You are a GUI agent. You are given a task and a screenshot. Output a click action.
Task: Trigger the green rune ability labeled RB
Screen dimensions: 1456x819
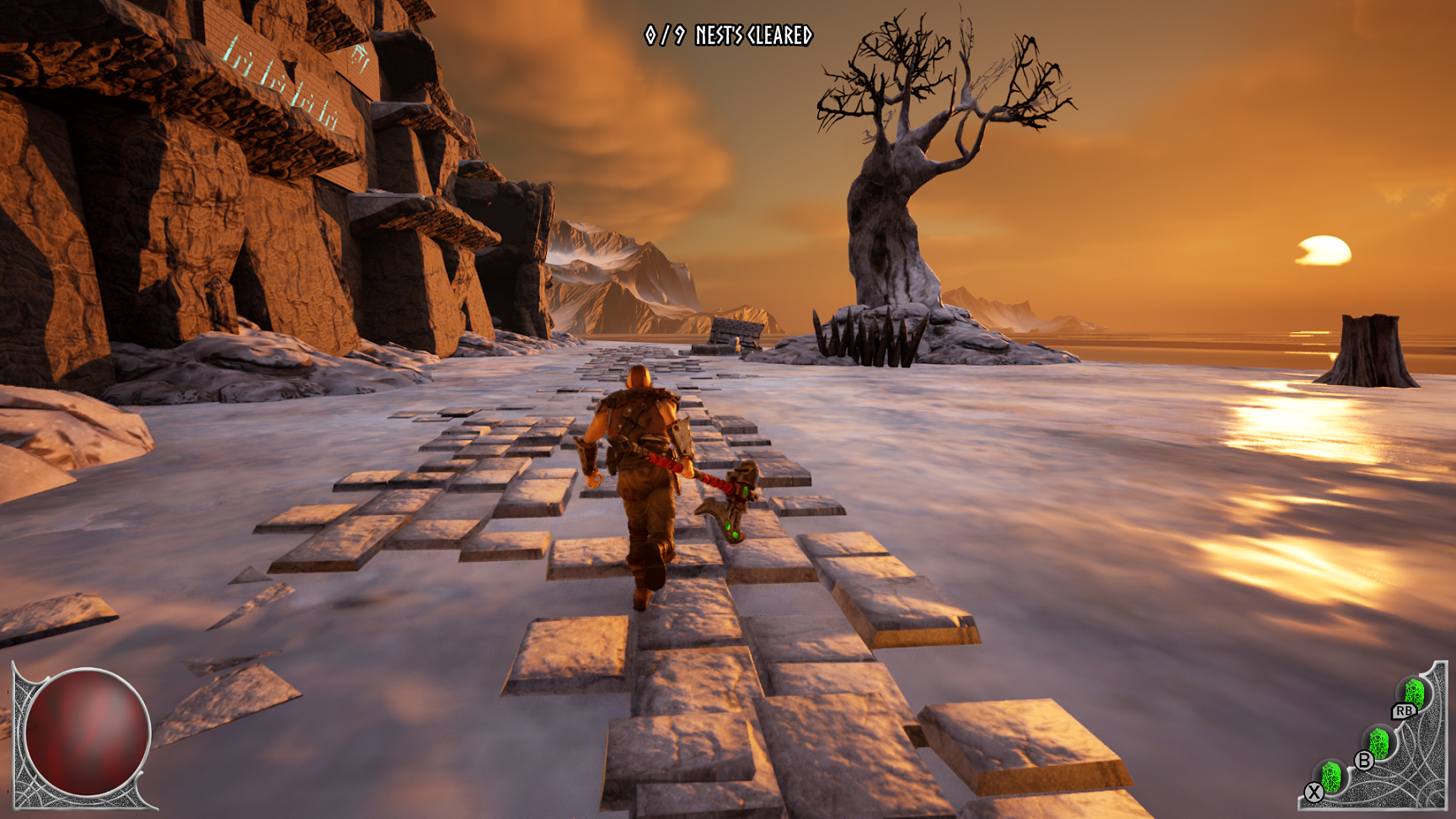coord(1414,693)
